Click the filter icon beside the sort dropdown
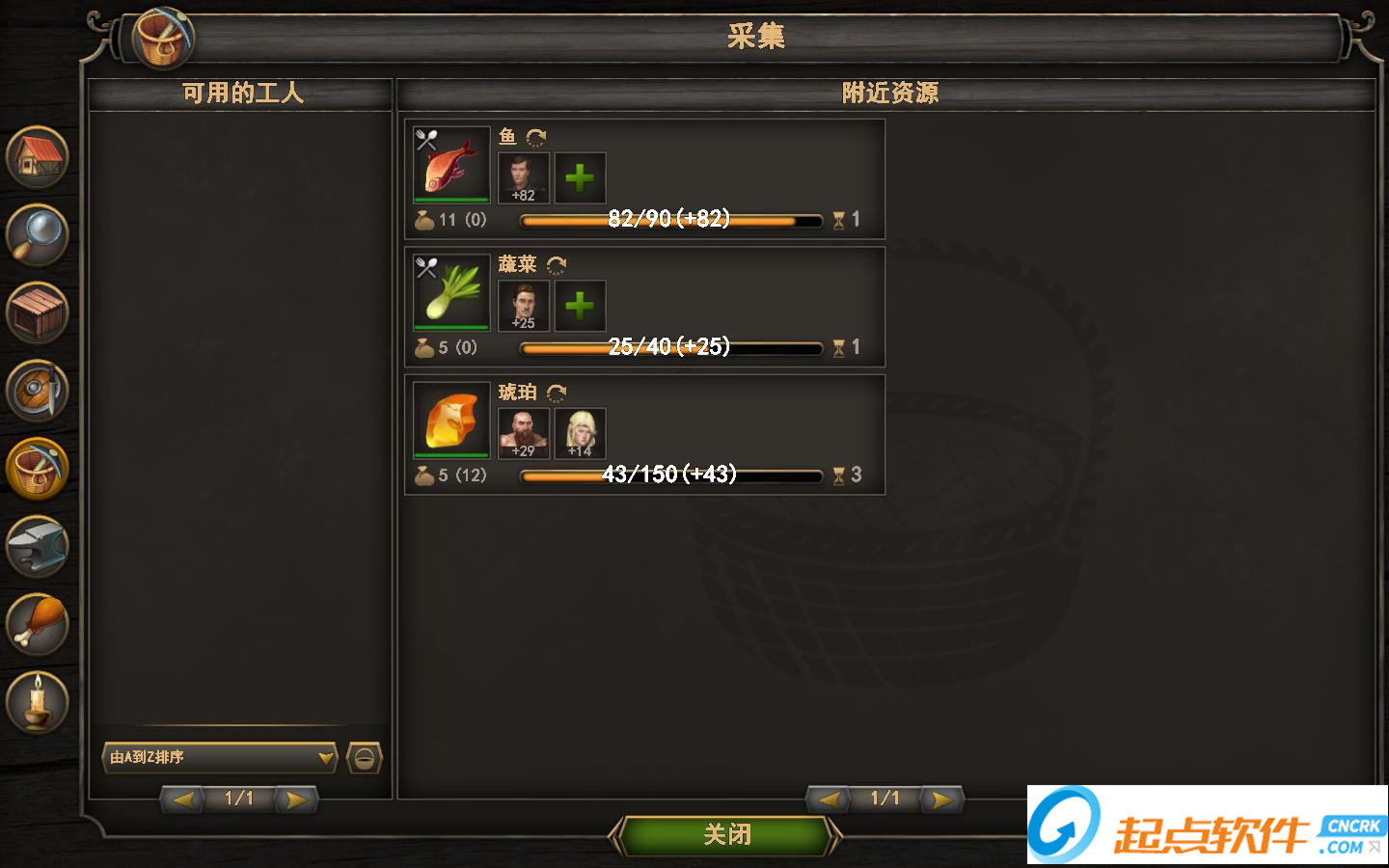The image size is (1389, 868). 363,759
